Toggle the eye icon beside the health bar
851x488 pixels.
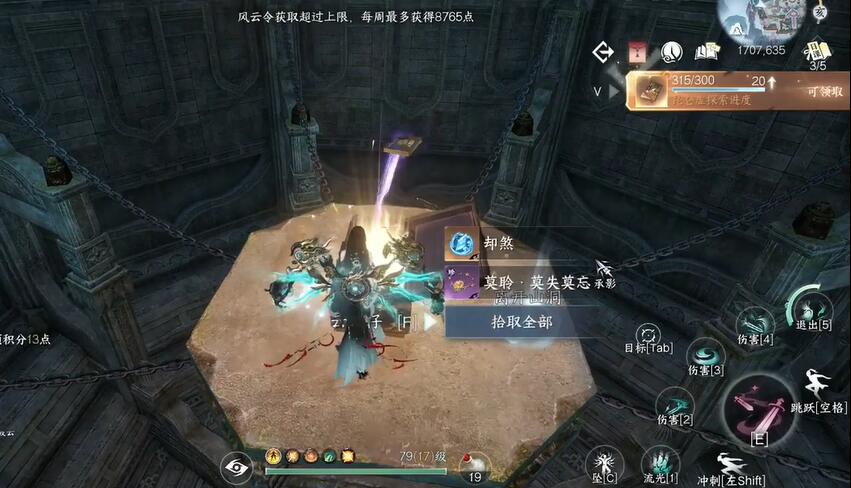point(237,466)
